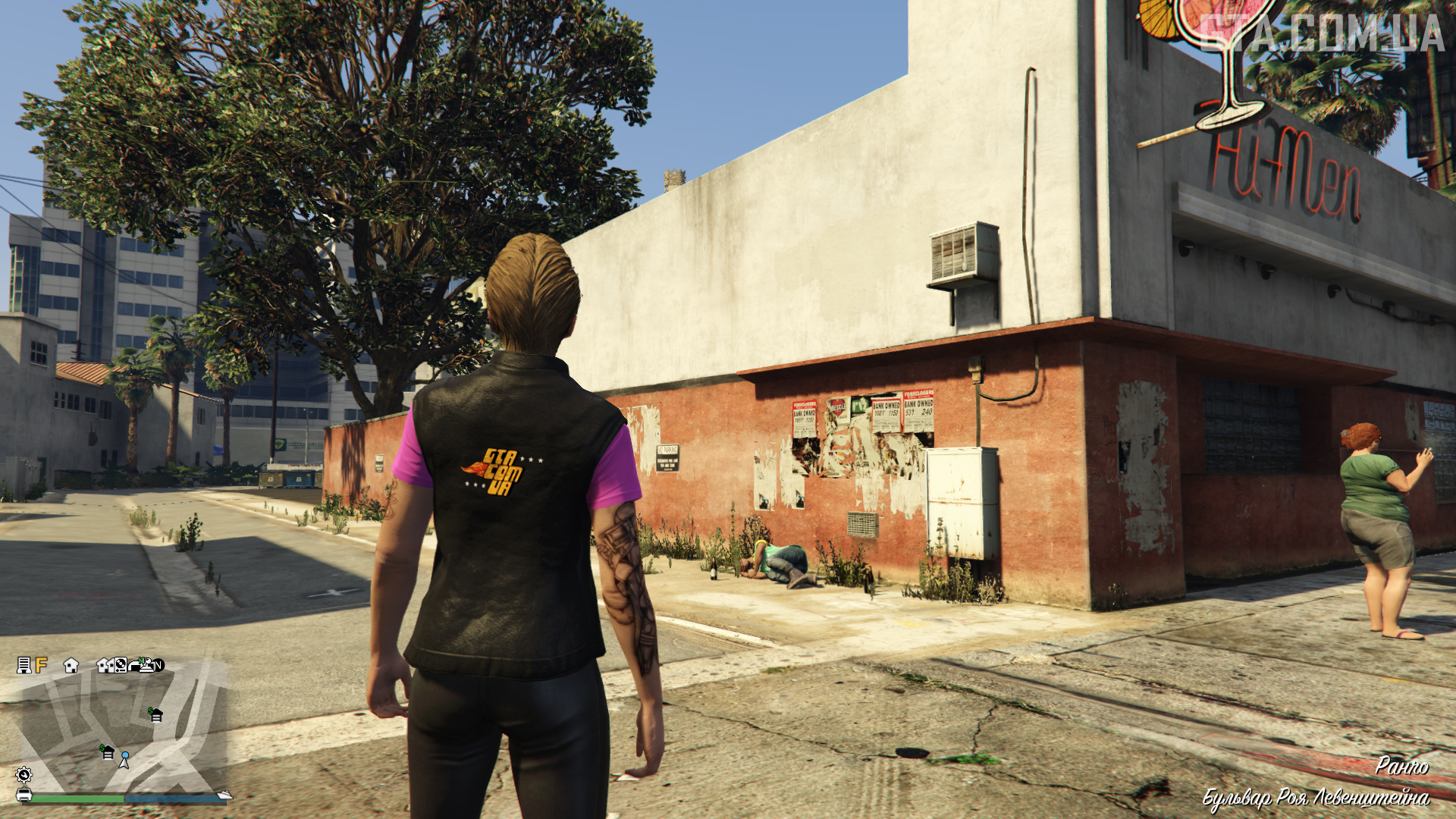Click the minimap in the corner
This screenshot has width=1456, height=819.
tap(121, 728)
